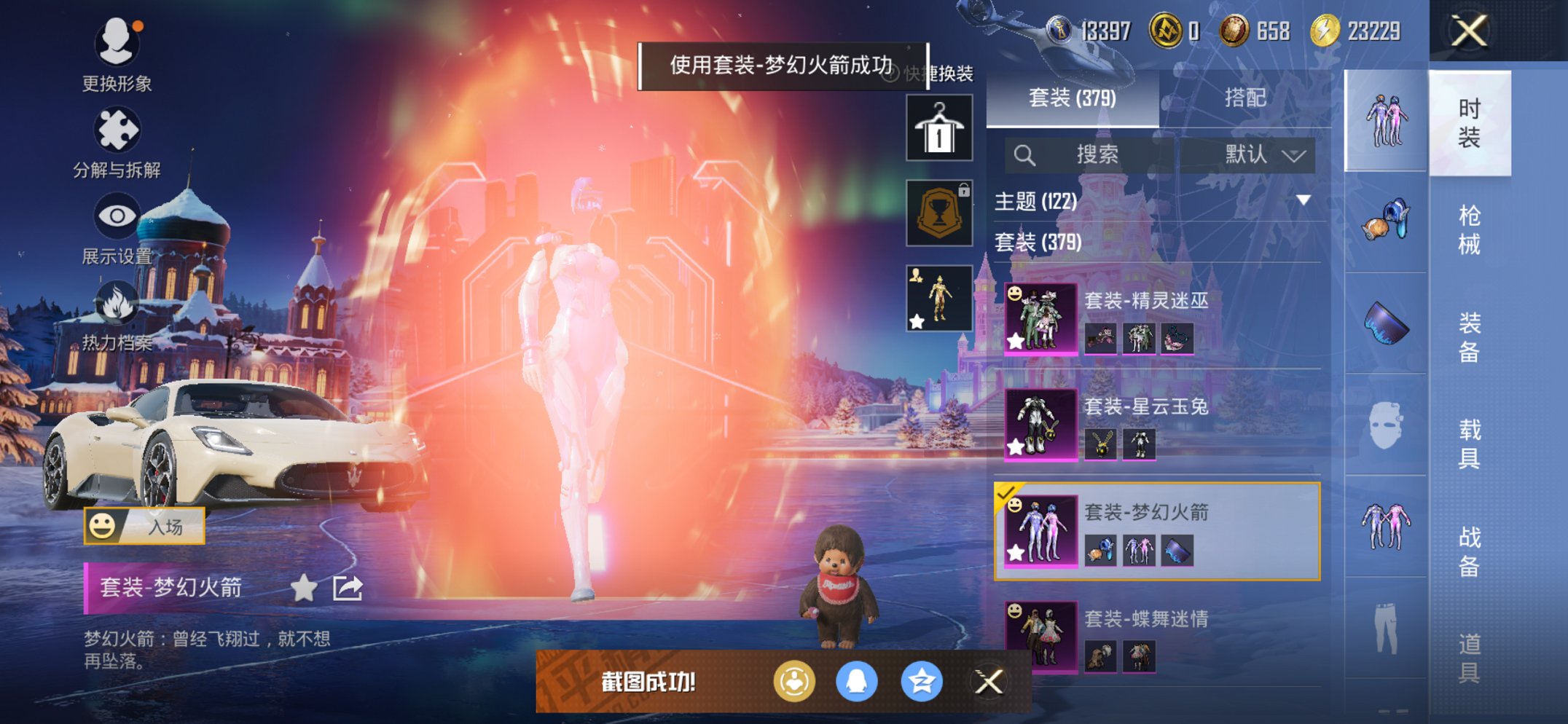Open 展示设置 display settings
Viewport: 1568px width, 724px height.
pos(117,217)
